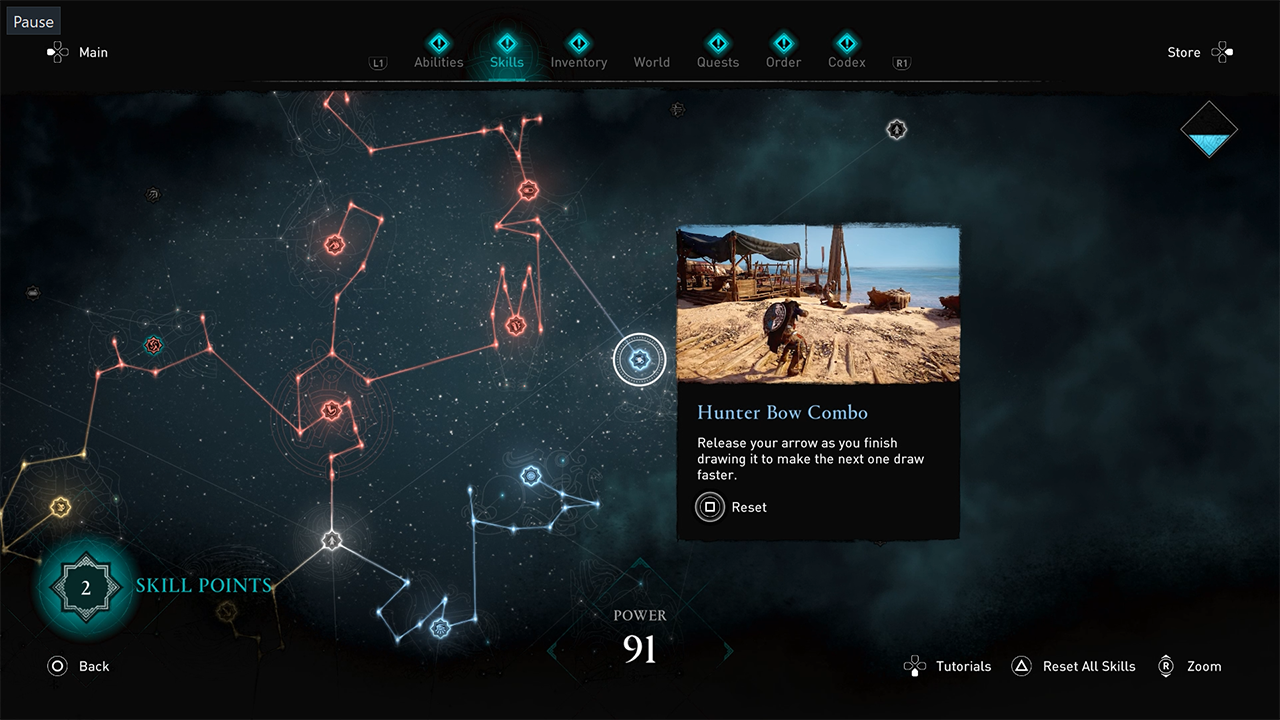Click the blue diamond emblem in the corner
The width and height of the screenshot is (1280, 720).
(x=1208, y=130)
